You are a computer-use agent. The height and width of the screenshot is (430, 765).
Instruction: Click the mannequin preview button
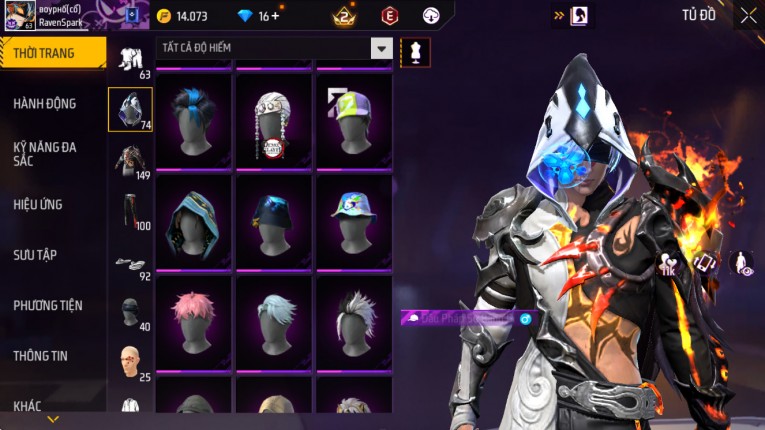click(415, 52)
